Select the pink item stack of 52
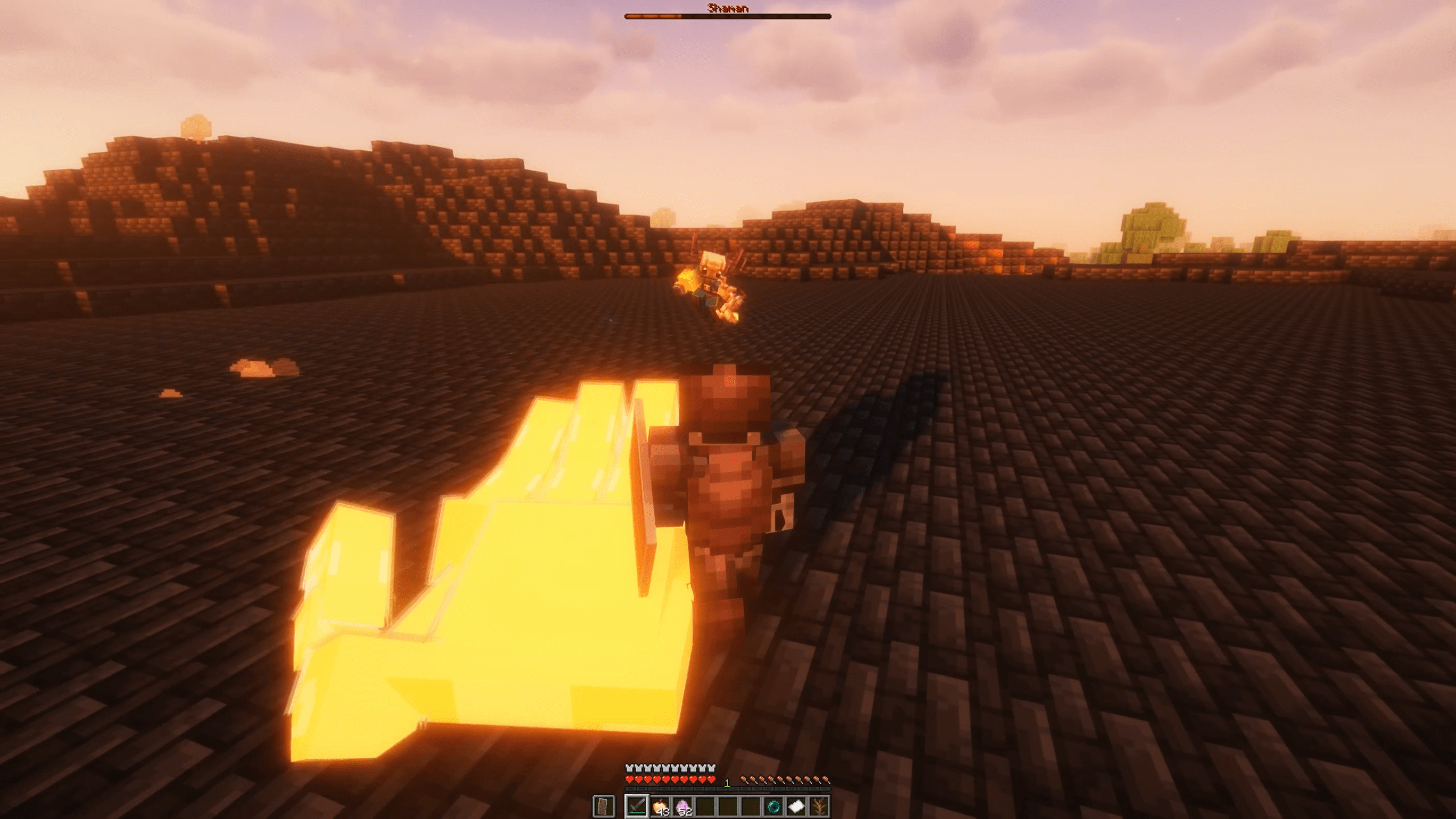Viewport: 1456px width, 819px height. point(682,806)
